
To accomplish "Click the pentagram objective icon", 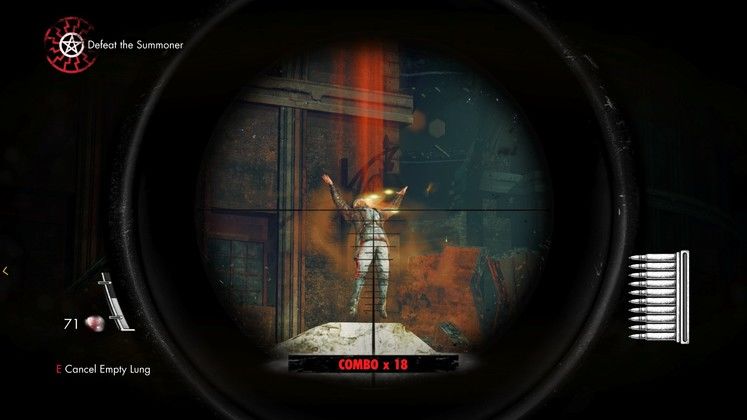I will pyautogui.click(x=71, y=46).
